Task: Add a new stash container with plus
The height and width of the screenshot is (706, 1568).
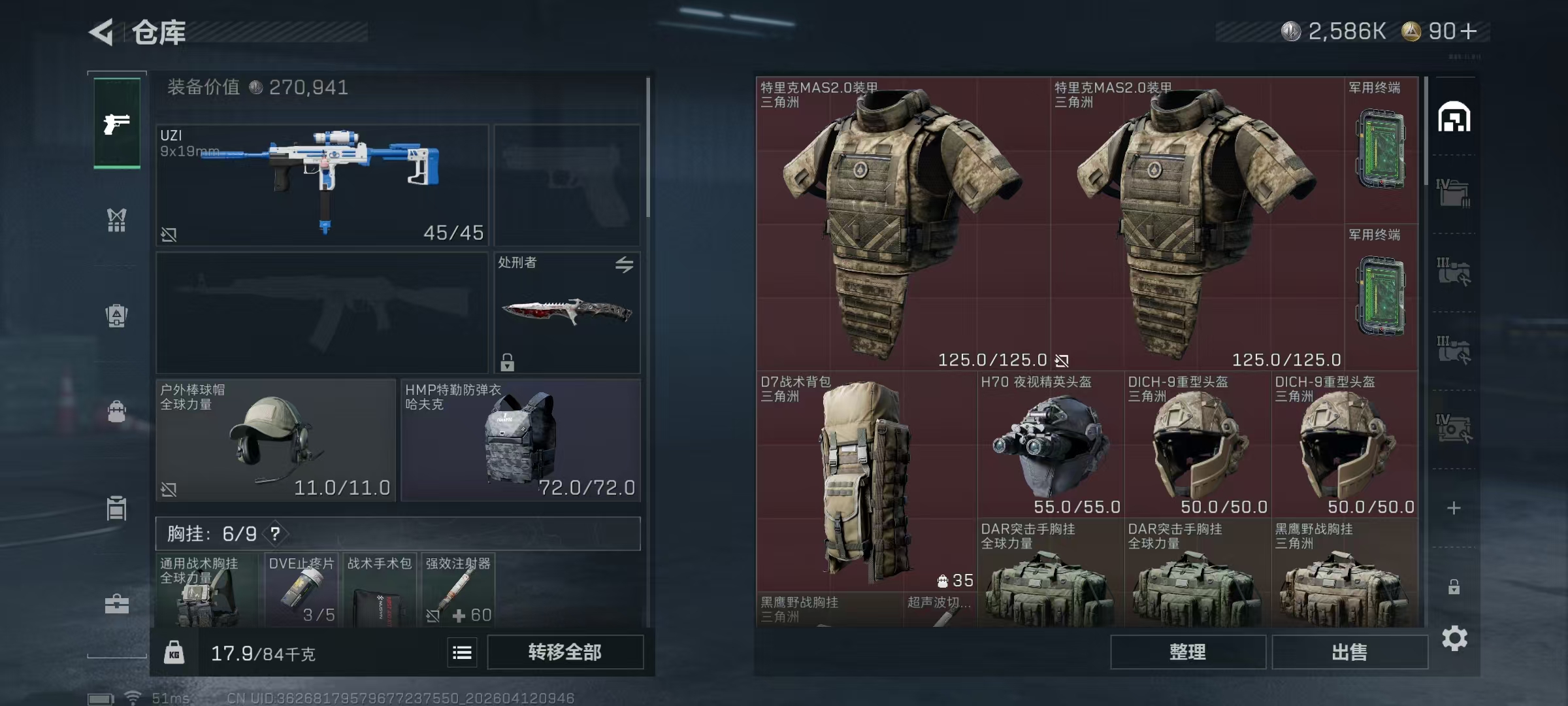Action: coord(1454,508)
